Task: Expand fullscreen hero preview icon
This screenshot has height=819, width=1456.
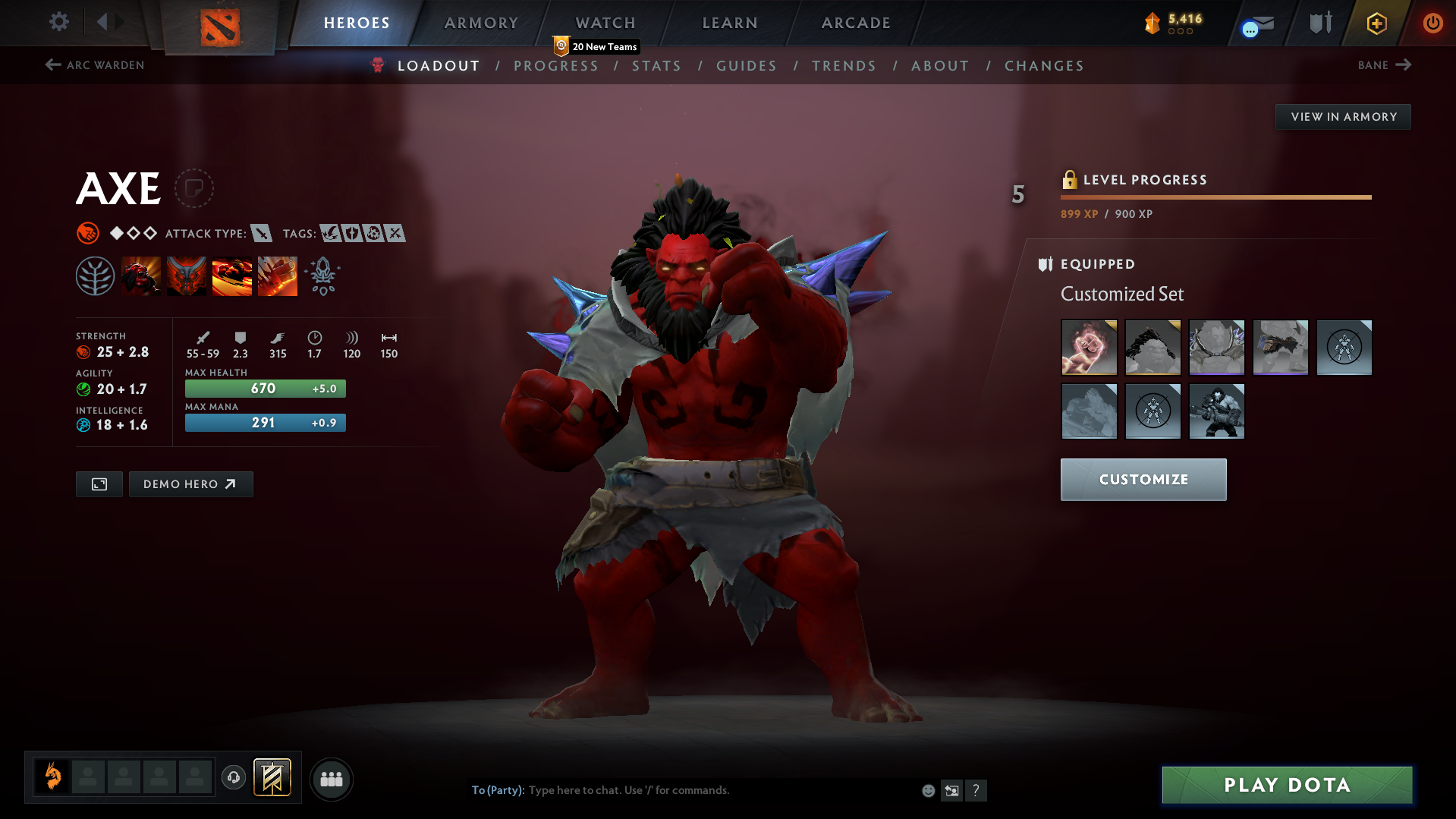Action: pyautogui.click(x=99, y=484)
